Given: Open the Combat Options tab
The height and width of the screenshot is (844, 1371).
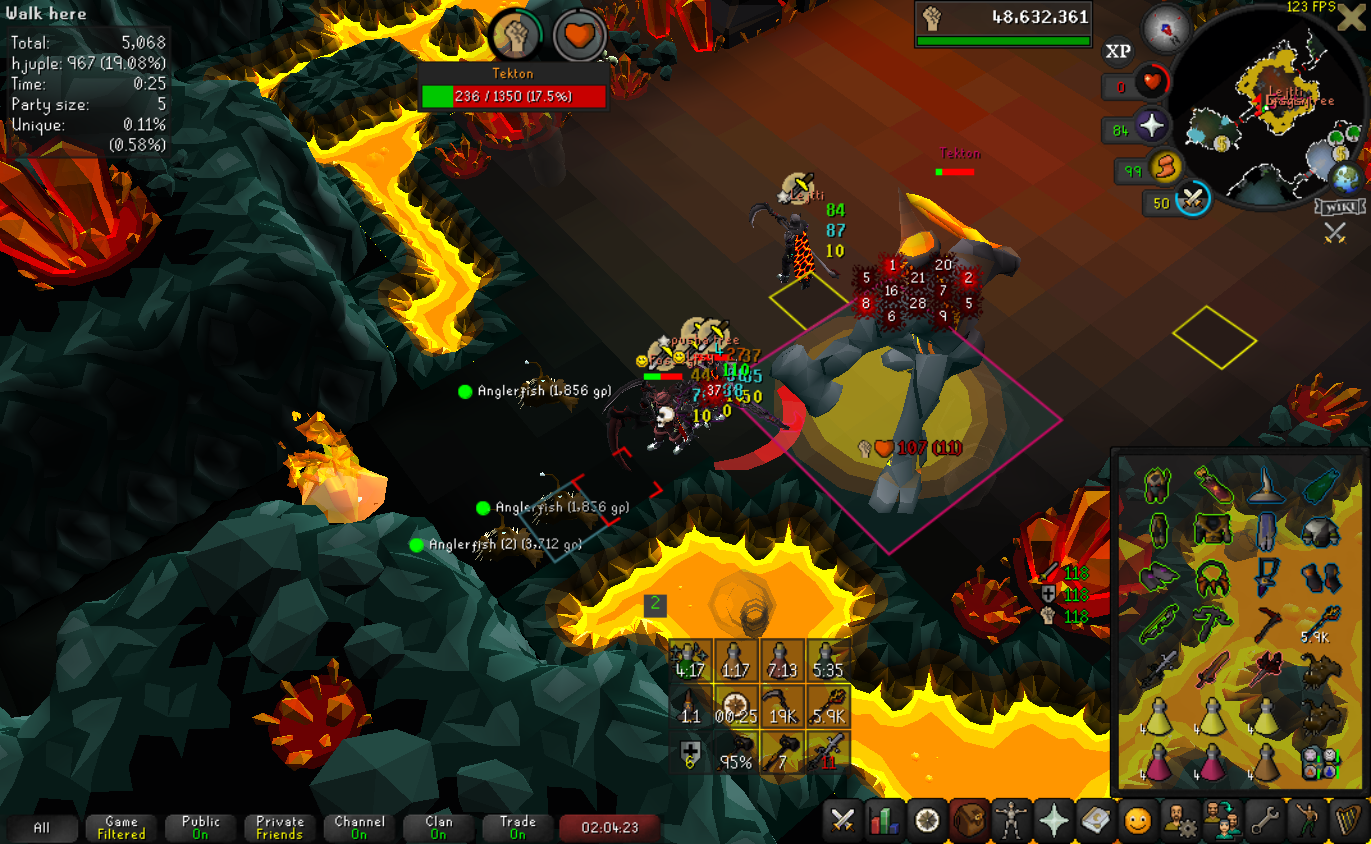Looking at the screenshot, I should 843,821.
